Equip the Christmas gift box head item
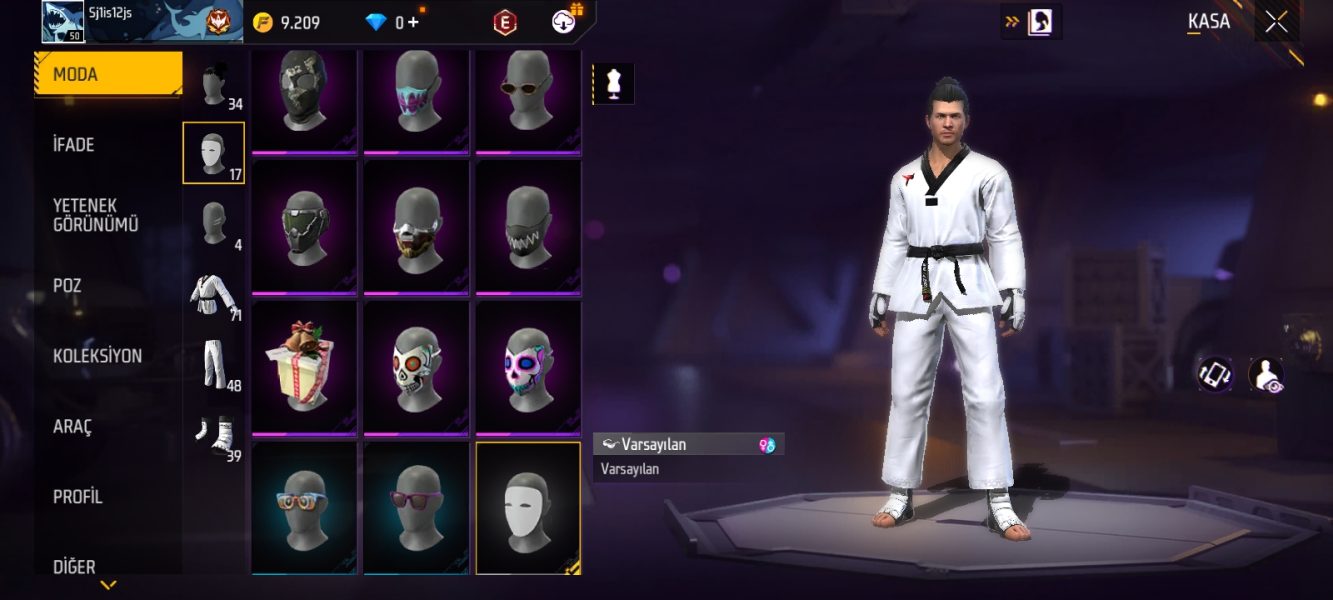This screenshot has height=600, width=1333. pos(304,367)
